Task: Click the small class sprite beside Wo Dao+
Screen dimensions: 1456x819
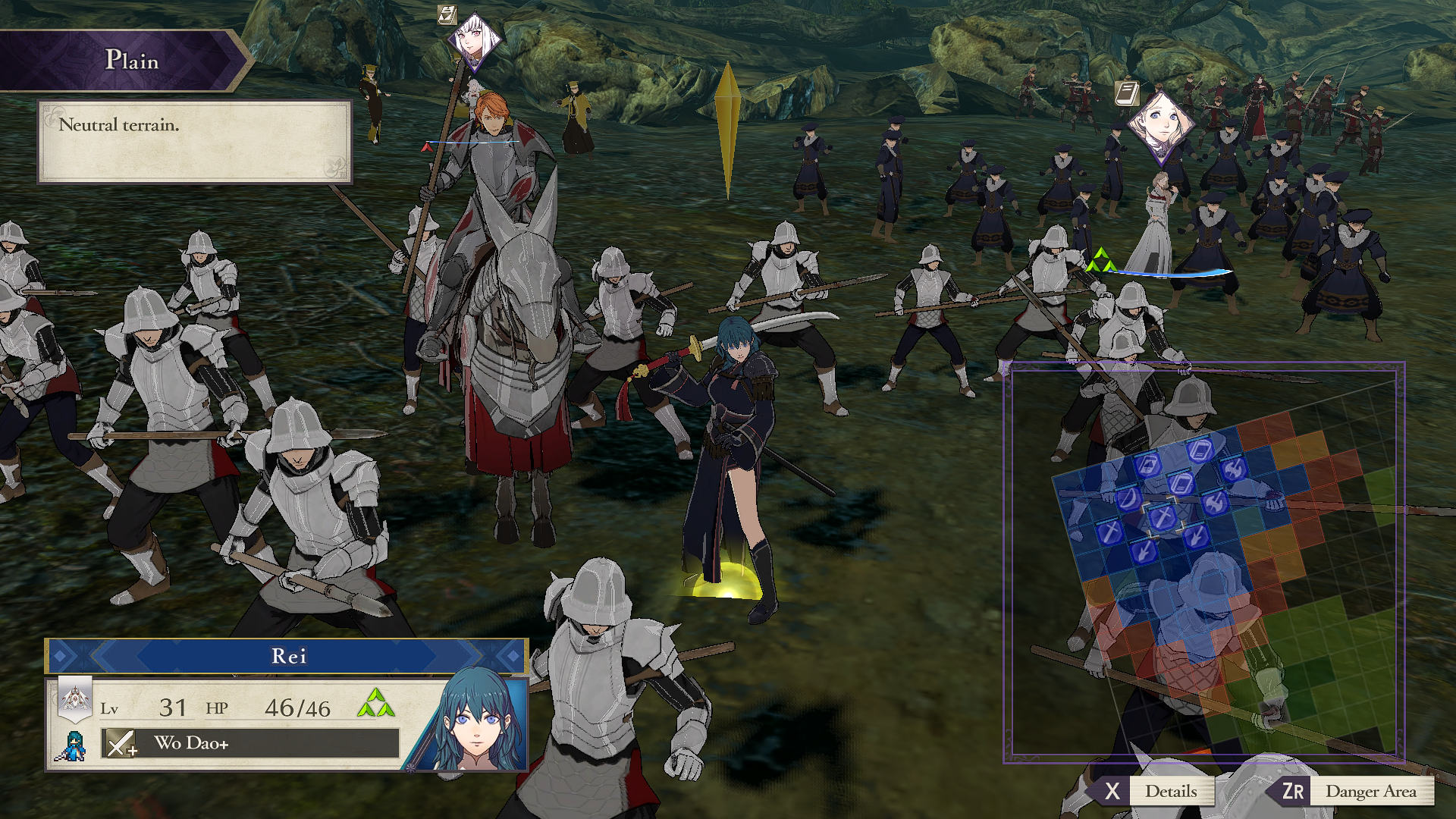Action: click(x=72, y=745)
